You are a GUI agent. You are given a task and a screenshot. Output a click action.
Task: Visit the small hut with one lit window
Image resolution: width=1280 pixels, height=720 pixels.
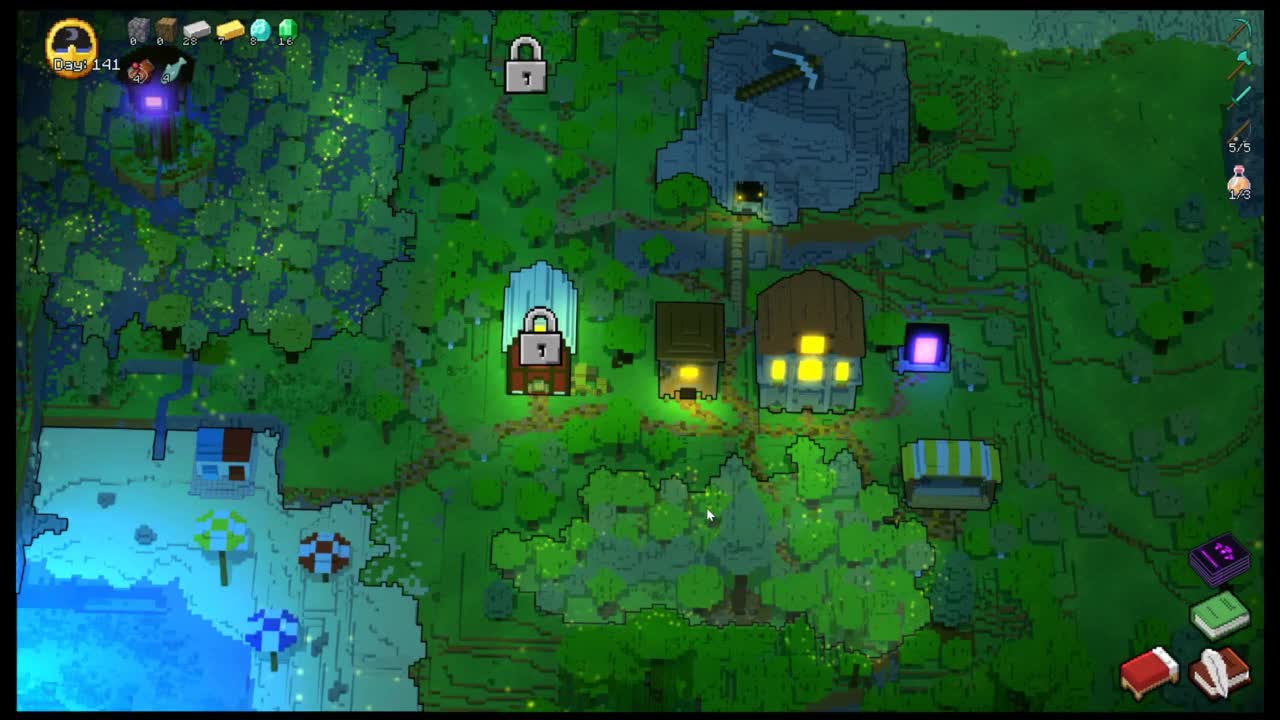(689, 353)
